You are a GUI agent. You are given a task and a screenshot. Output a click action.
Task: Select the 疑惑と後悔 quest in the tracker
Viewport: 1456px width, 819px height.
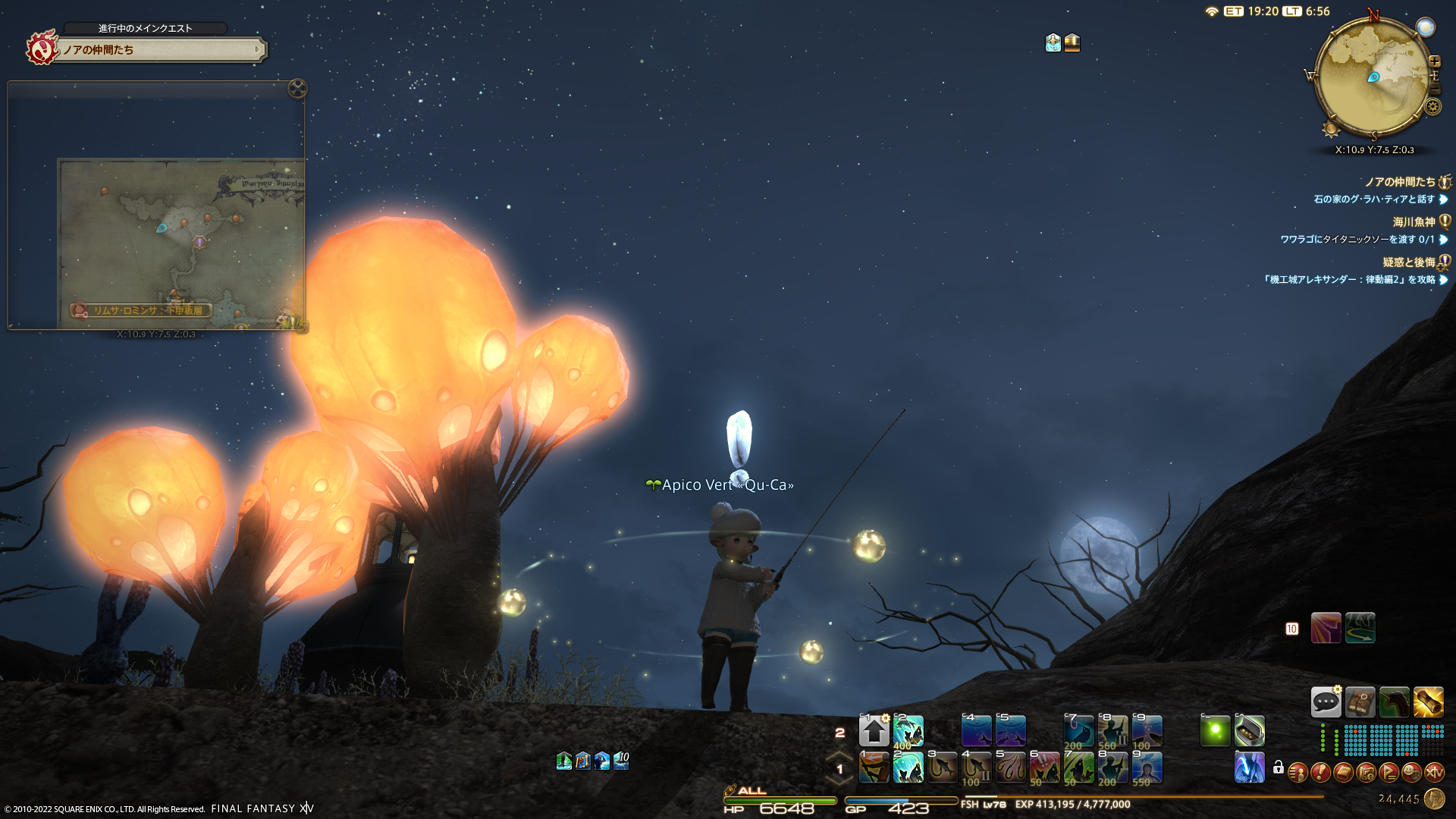point(1408,262)
